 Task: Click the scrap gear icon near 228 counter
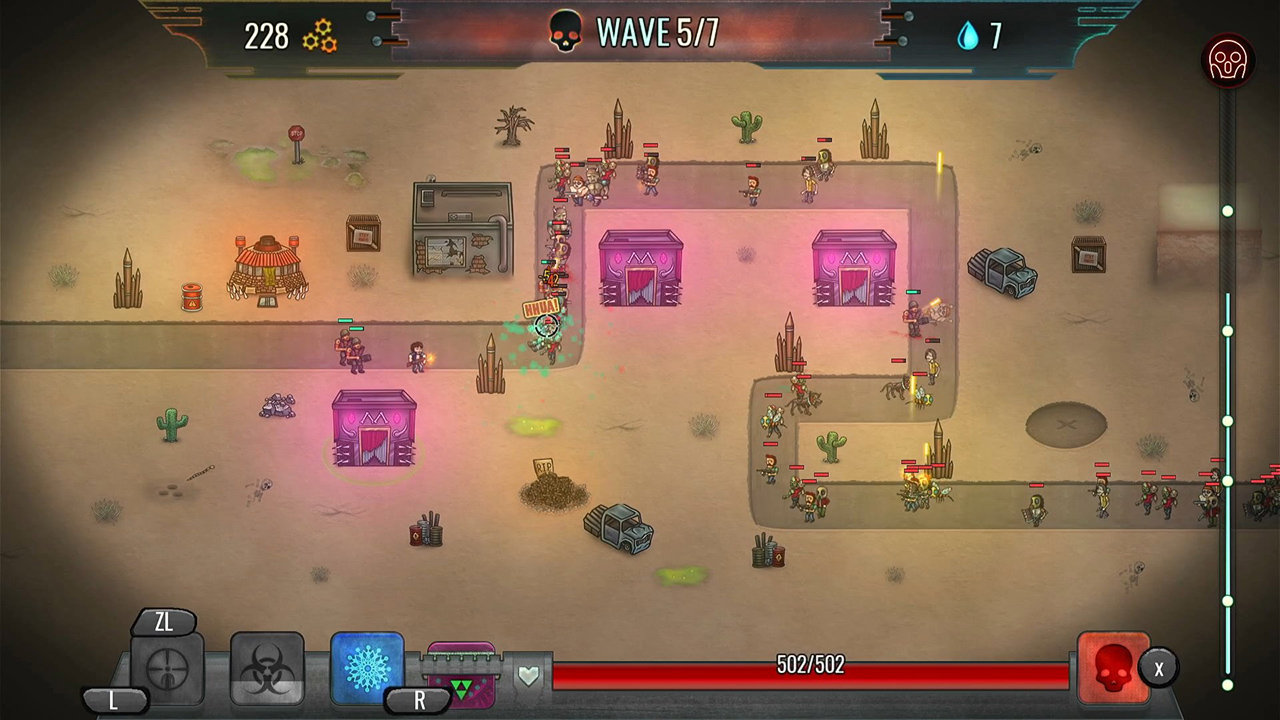(x=319, y=36)
